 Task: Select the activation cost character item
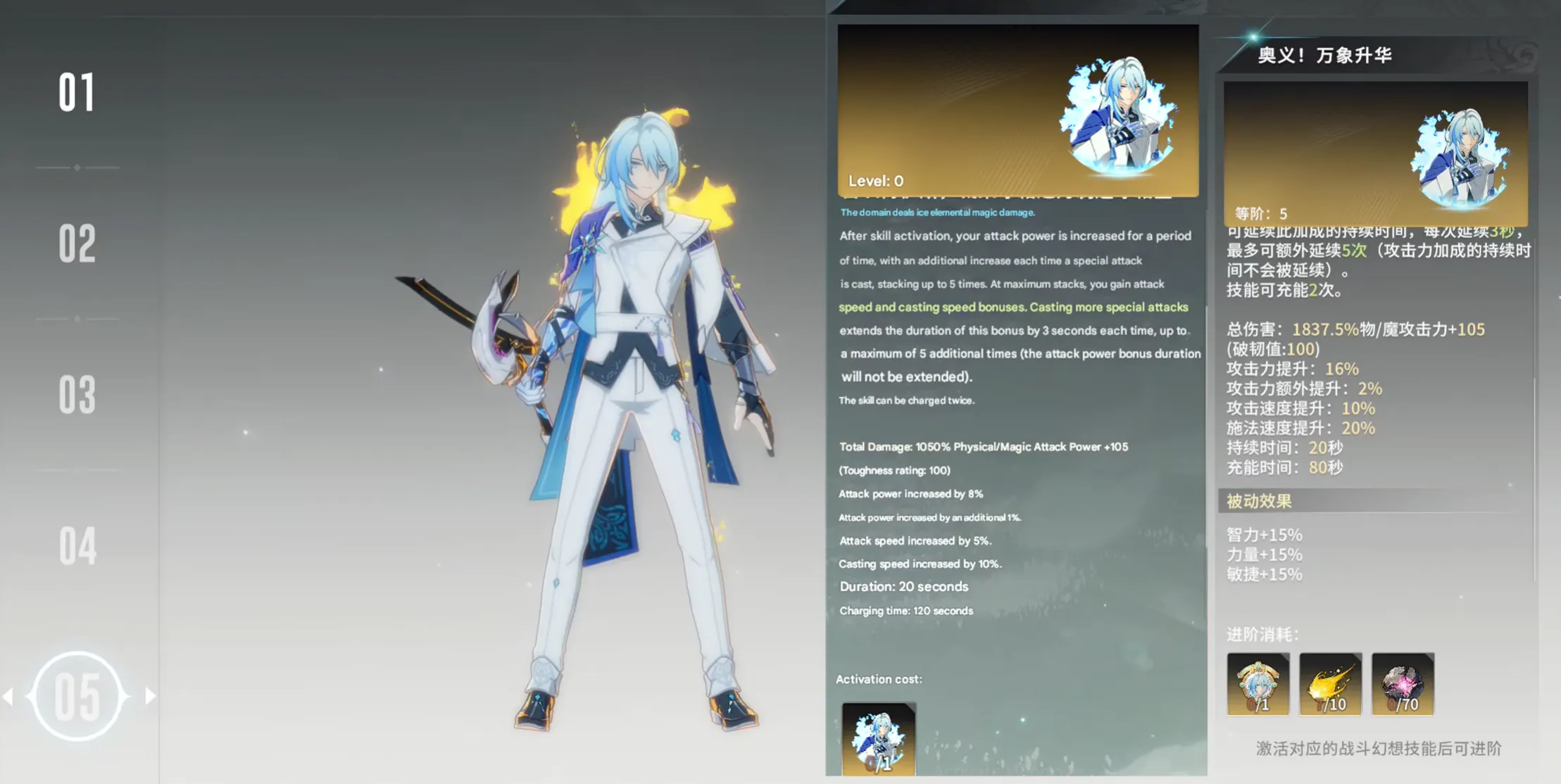tap(879, 739)
